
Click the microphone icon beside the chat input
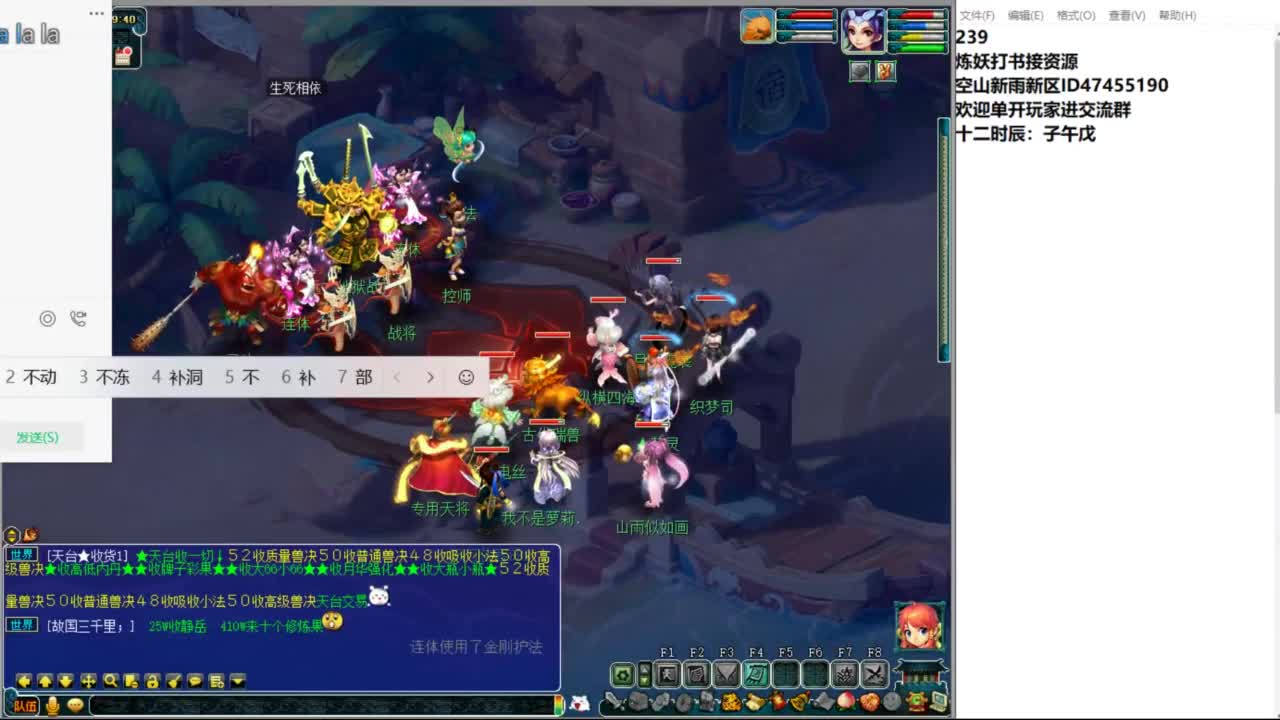[x=52, y=703]
